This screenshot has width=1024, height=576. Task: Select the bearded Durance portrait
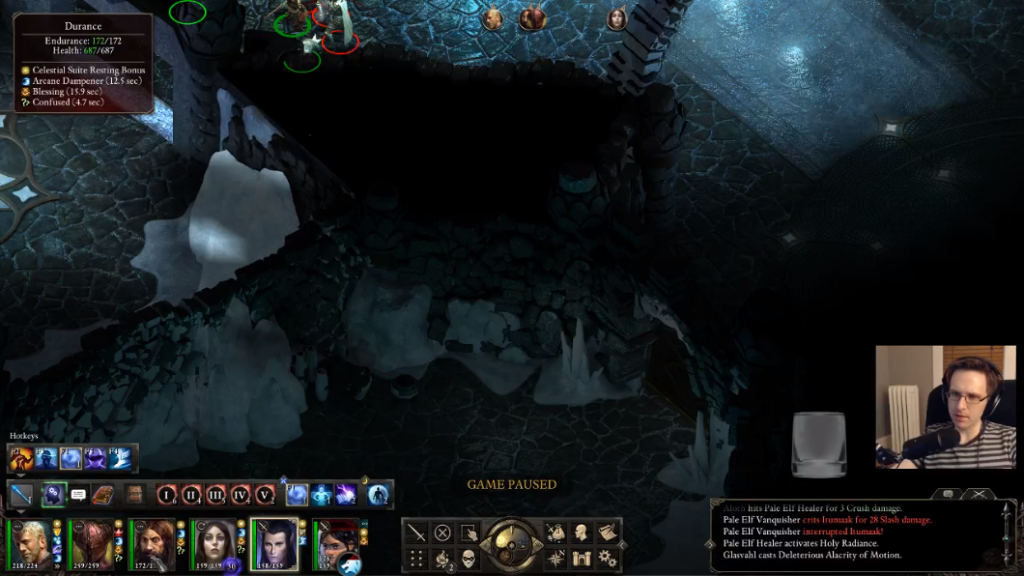coord(151,541)
